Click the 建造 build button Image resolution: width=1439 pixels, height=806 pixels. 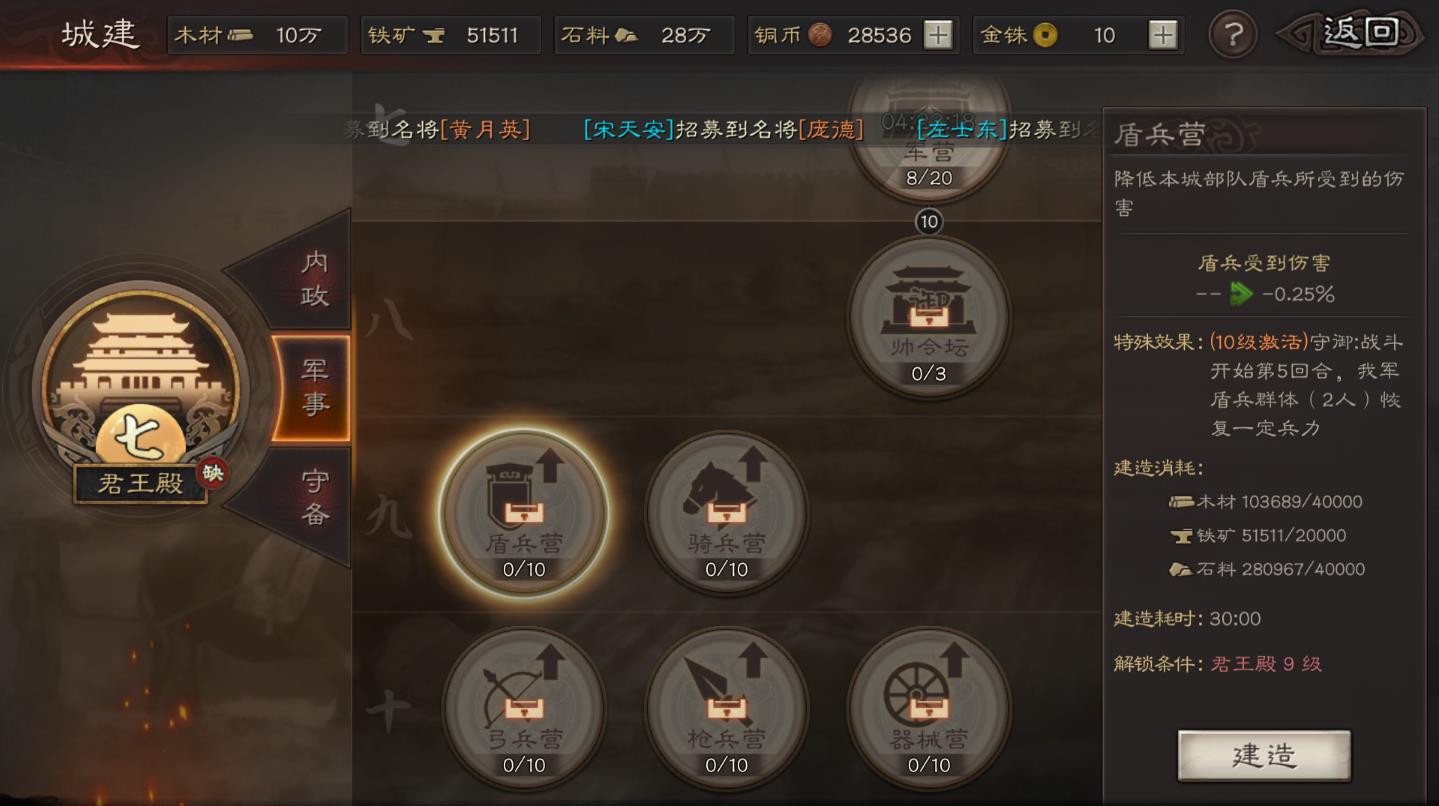[x=1264, y=755]
